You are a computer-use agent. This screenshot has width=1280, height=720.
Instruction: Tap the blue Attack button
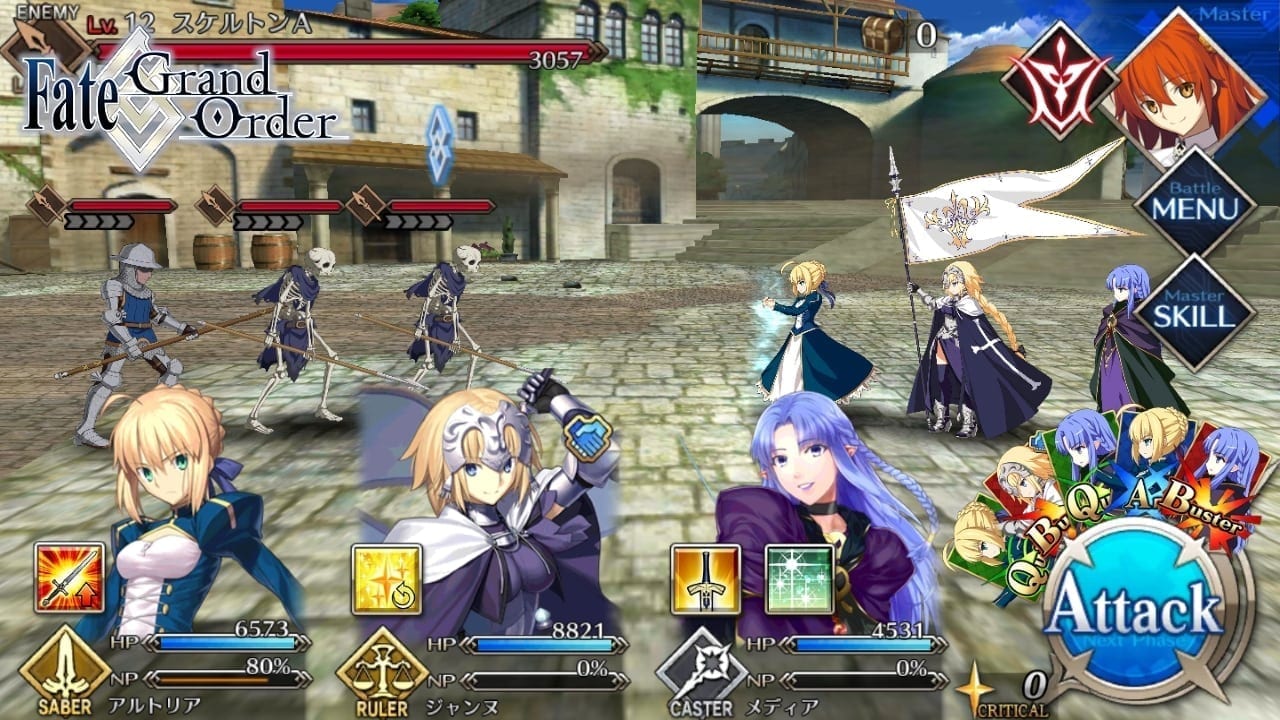coord(1135,608)
